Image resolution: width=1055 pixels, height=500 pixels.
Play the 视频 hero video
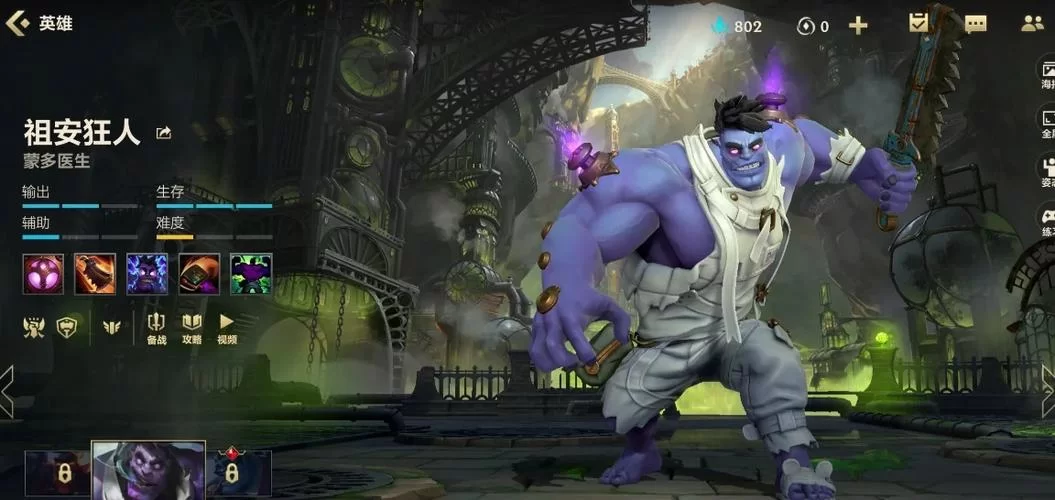pyautogui.click(x=227, y=327)
